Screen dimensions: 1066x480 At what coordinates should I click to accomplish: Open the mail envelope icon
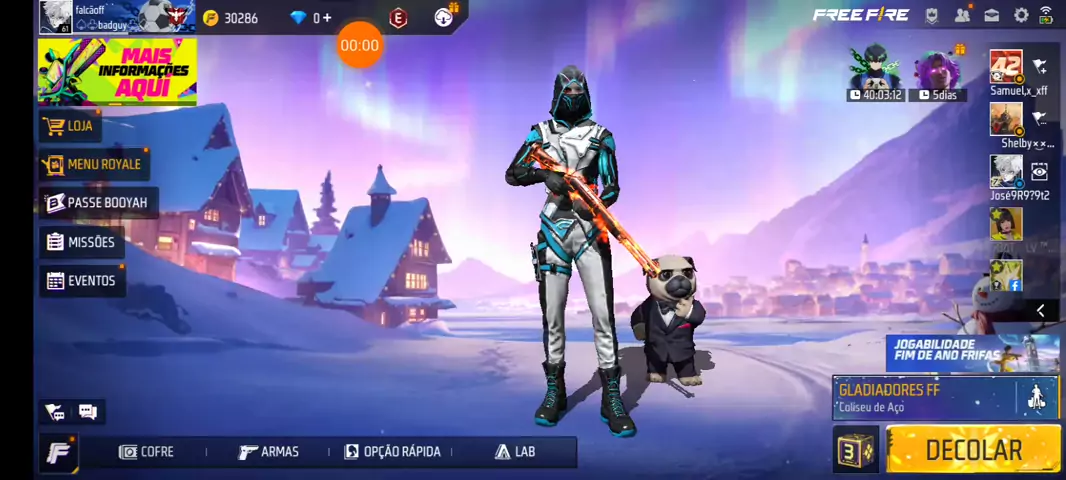(992, 15)
